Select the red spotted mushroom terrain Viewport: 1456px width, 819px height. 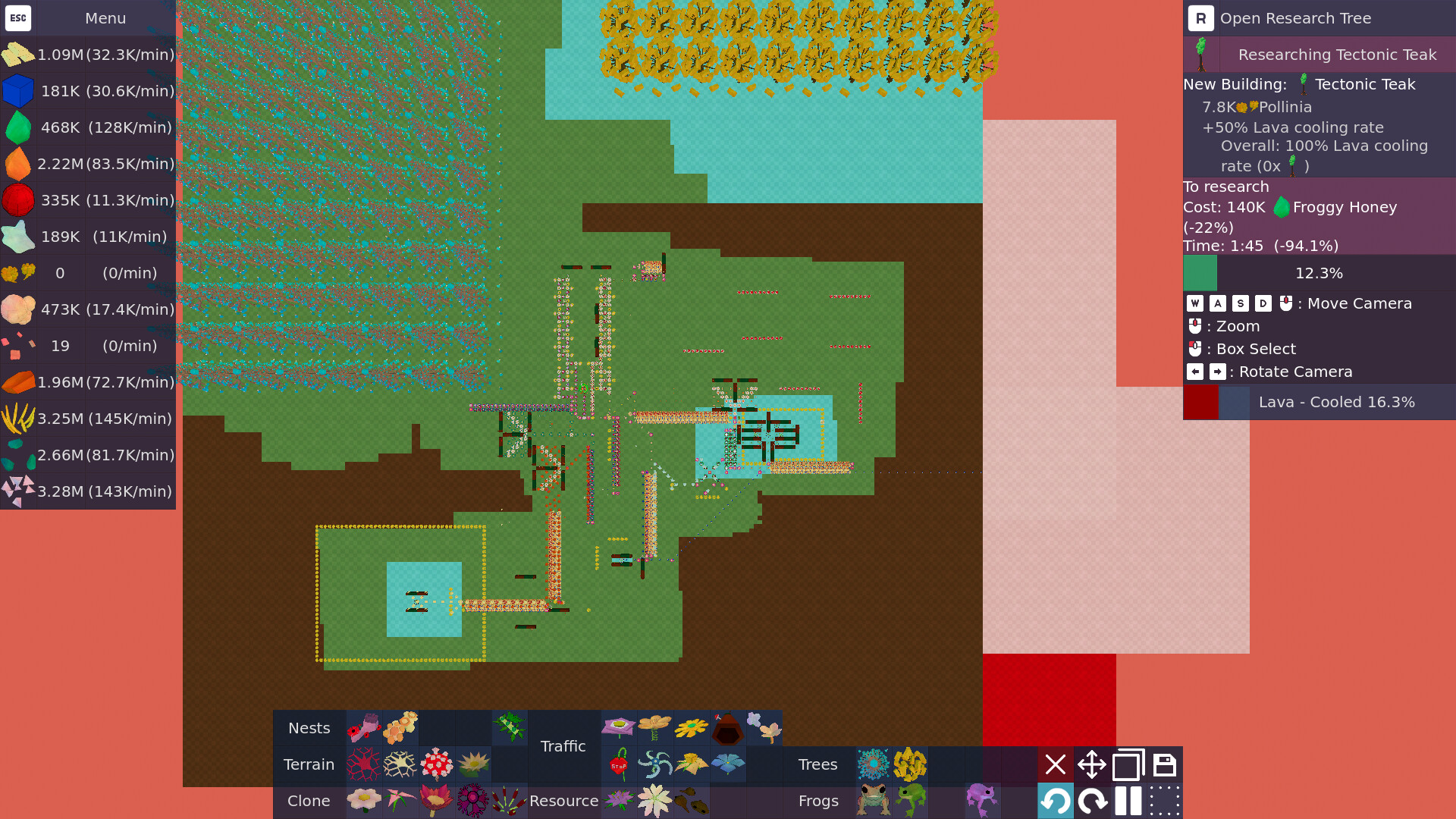(437, 764)
